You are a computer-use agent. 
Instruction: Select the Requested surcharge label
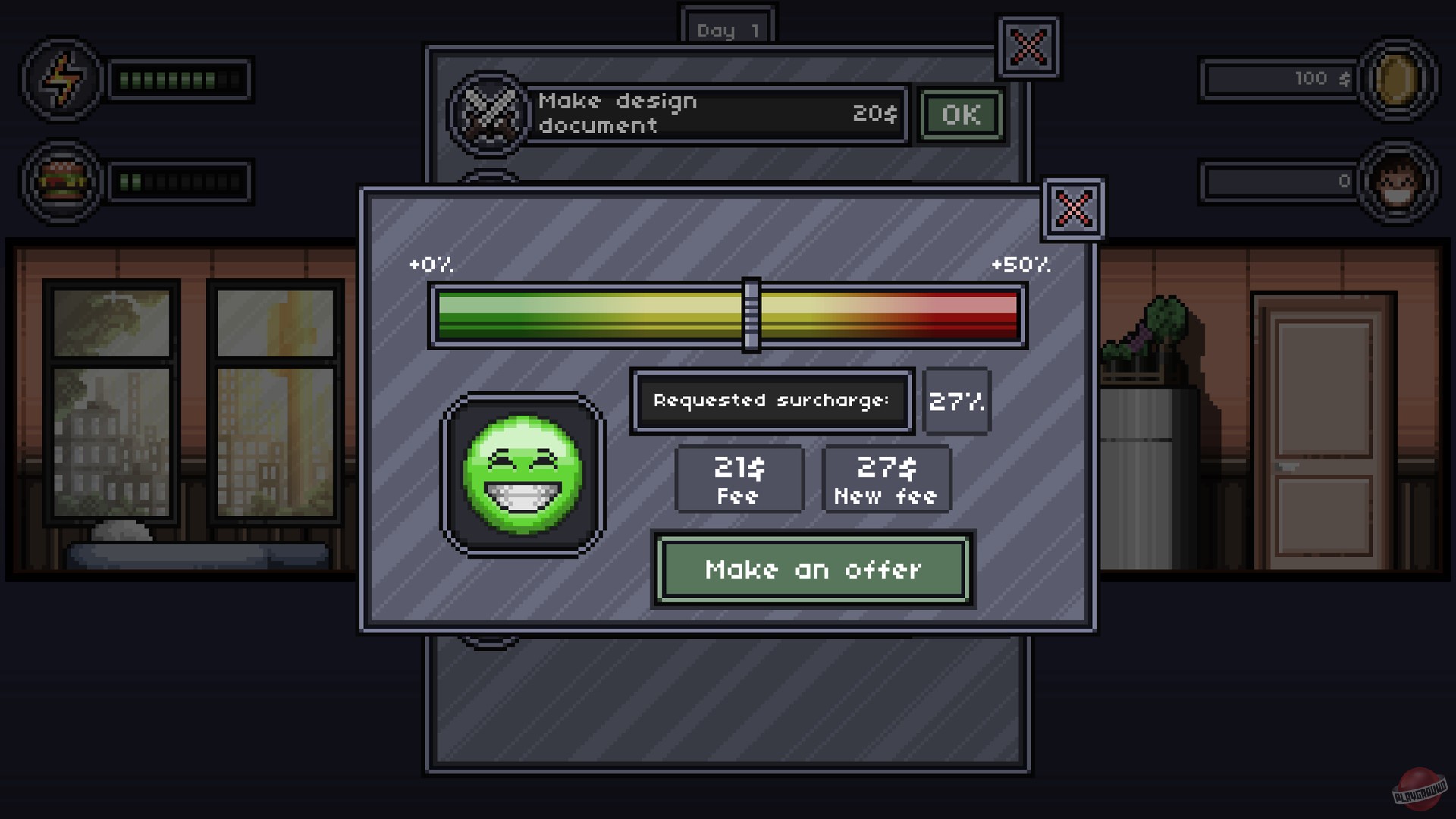tap(771, 401)
